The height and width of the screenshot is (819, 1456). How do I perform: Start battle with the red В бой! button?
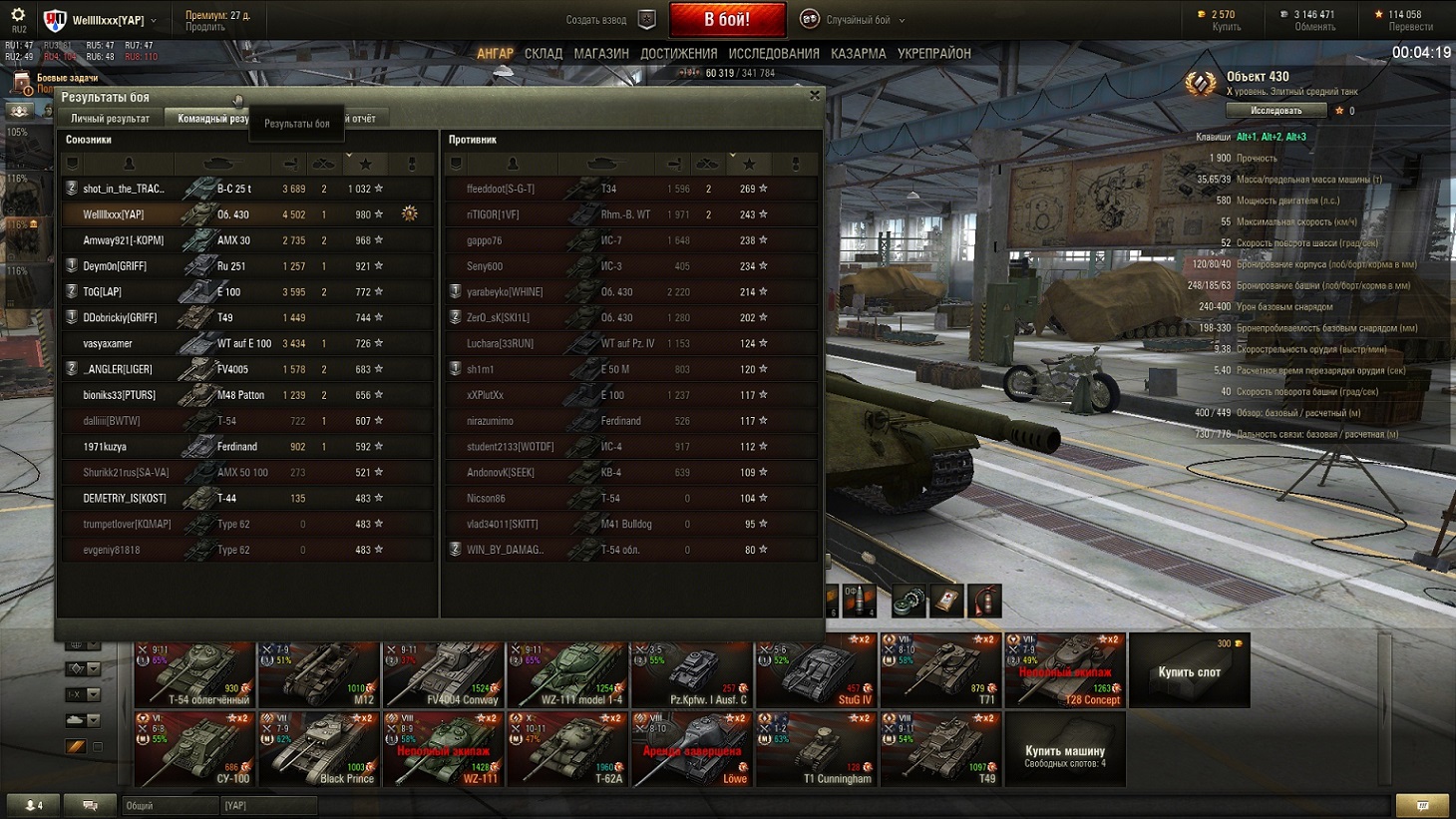click(x=727, y=19)
